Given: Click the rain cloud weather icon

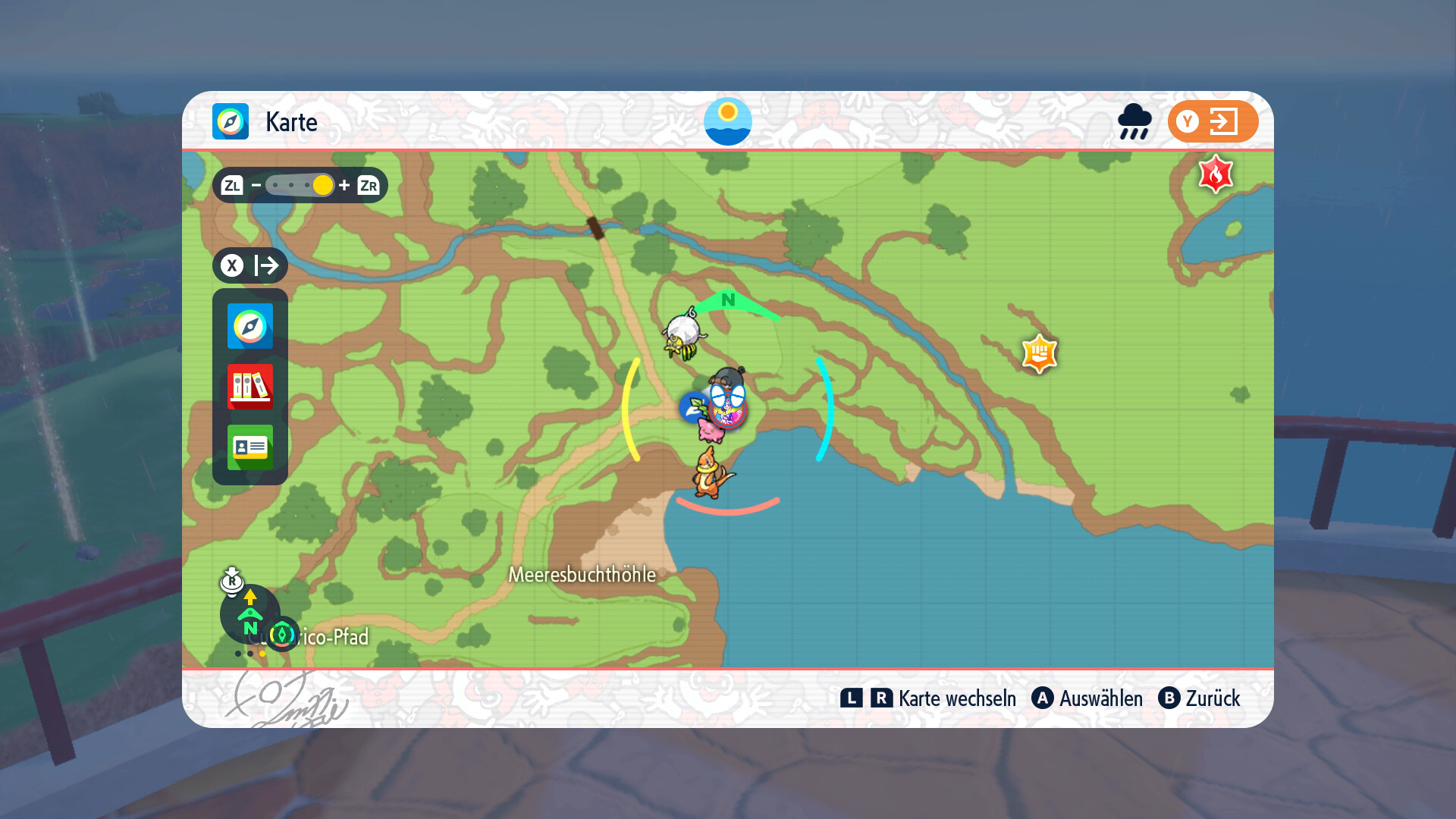Looking at the screenshot, I should 1134,121.
